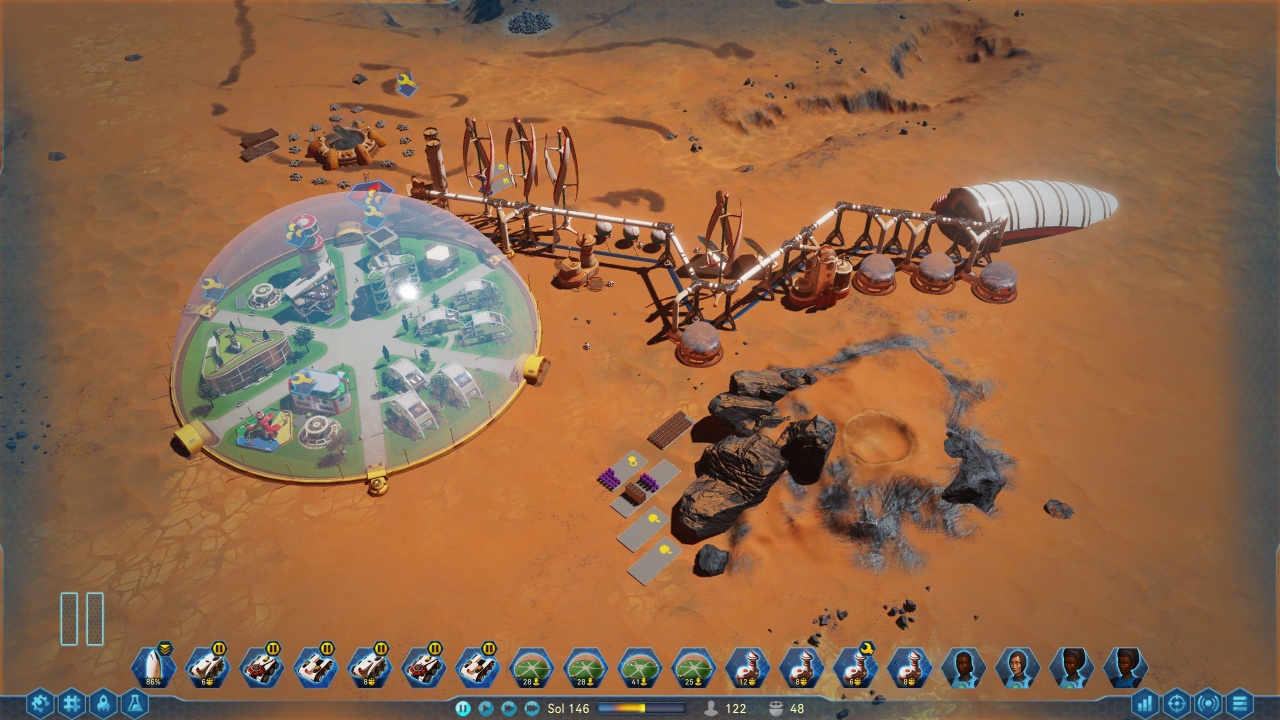
Task: Click the grid planning icon bottom left
Action: pyautogui.click(x=71, y=703)
